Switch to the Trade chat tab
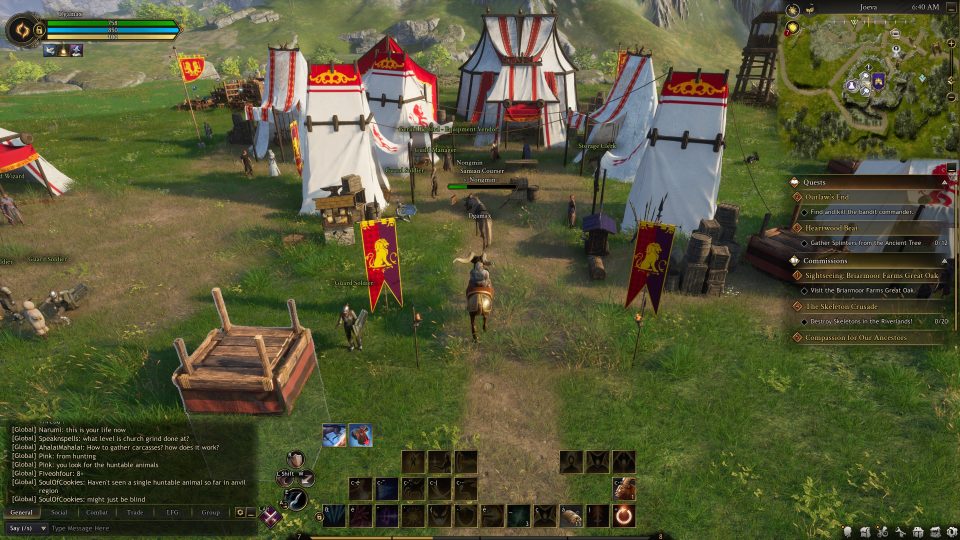 click(135, 512)
